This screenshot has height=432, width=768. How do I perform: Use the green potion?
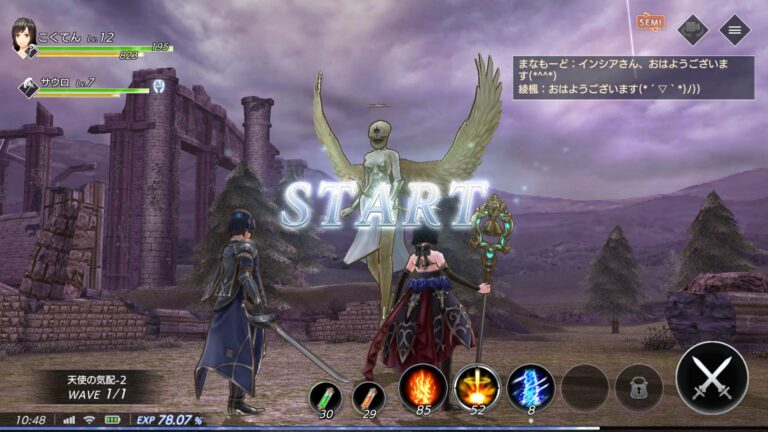point(325,396)
